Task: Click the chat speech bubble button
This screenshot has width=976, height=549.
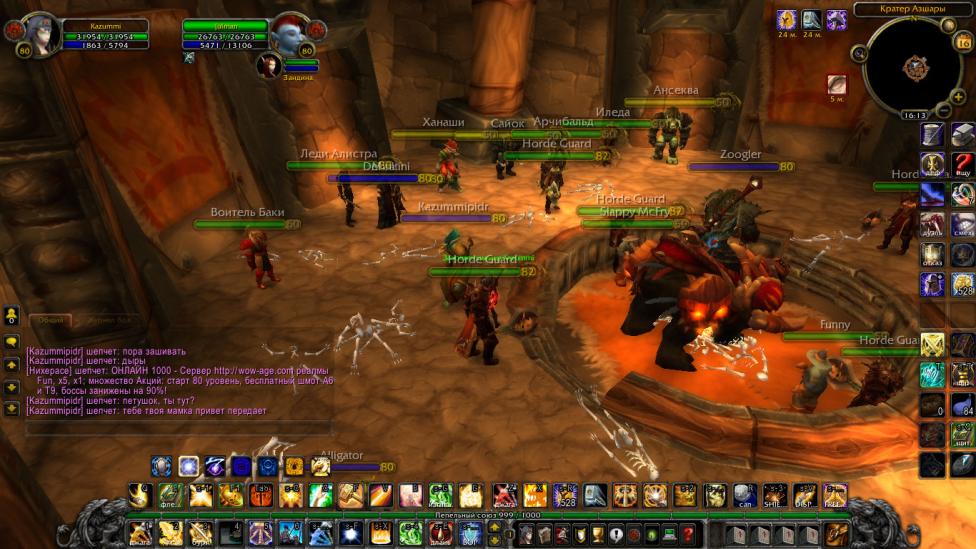Action: [11, 341]
